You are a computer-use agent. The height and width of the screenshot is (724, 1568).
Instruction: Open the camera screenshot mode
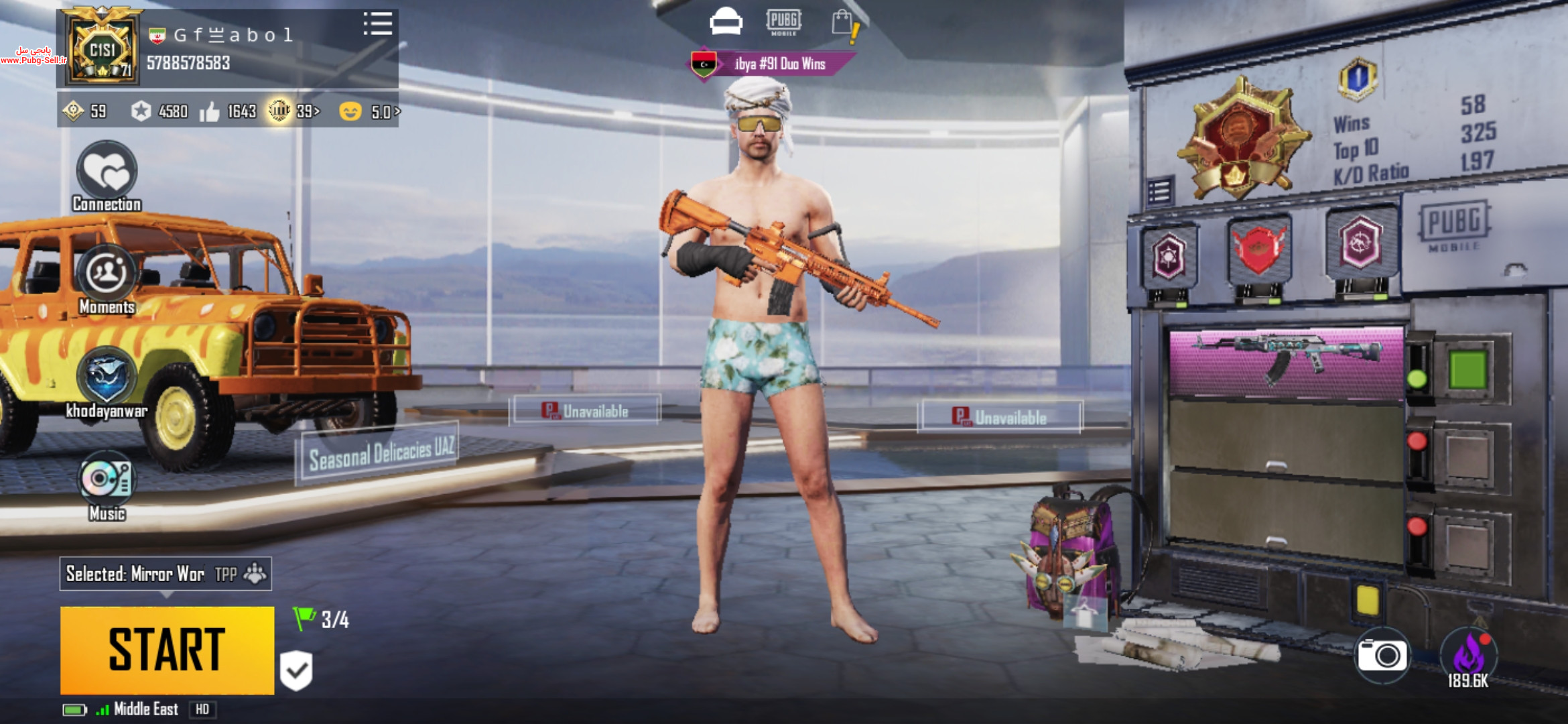coord(1381,655)
